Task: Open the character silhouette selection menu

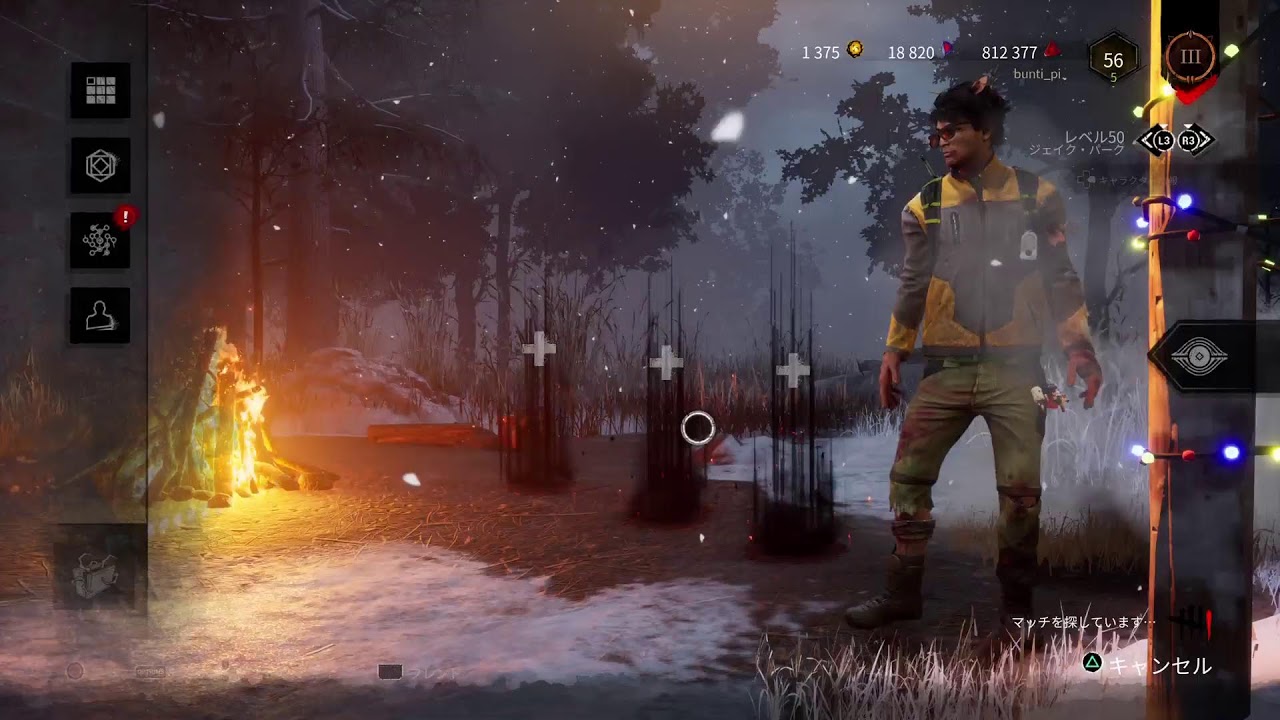Action: [100, 316]
